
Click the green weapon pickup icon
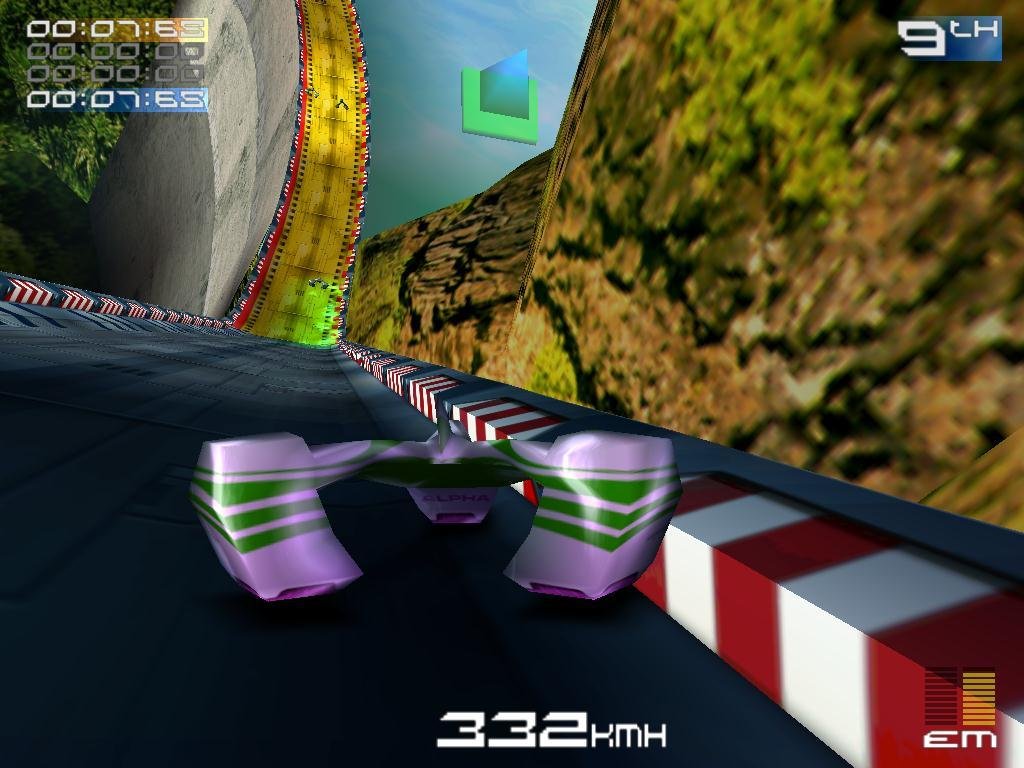coord(500,96)
